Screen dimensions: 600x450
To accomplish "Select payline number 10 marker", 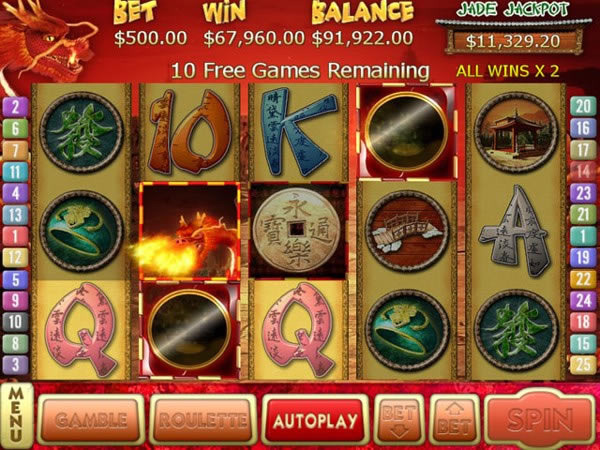I will click(16, 322).
